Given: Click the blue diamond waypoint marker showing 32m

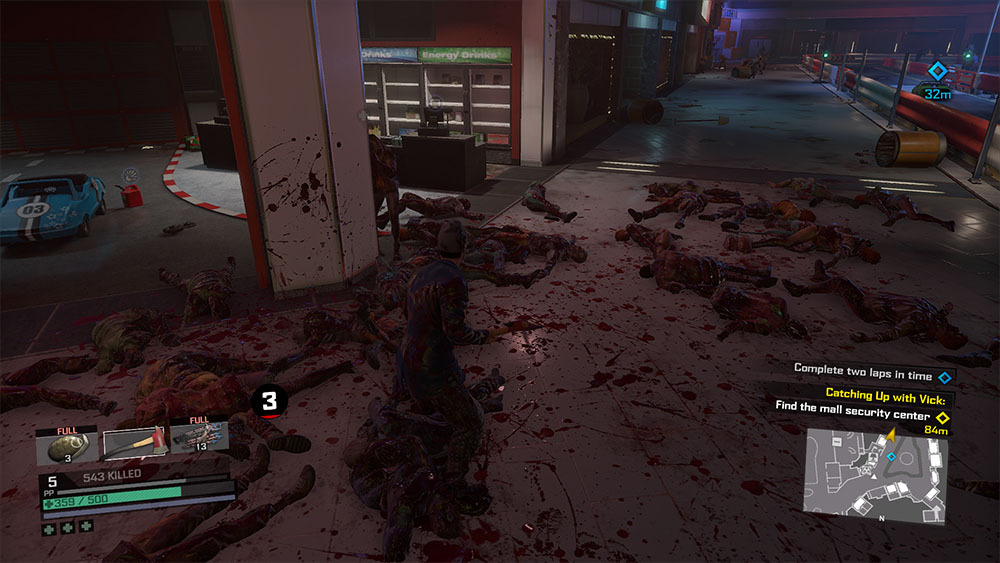Looking at the screenshot, I should coord(937,71).
